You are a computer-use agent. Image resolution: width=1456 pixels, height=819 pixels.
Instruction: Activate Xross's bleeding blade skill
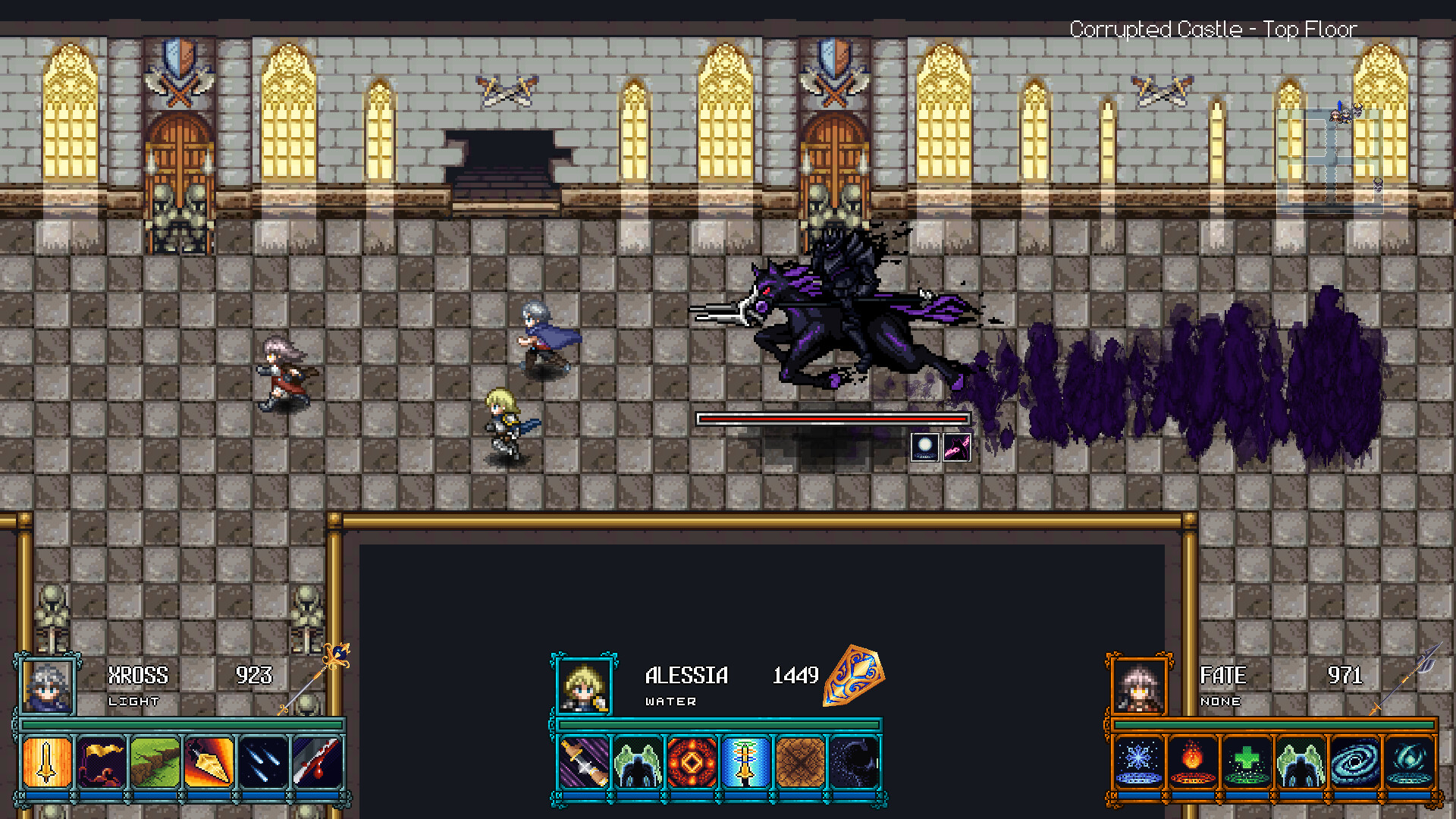(x=317, y=764)
